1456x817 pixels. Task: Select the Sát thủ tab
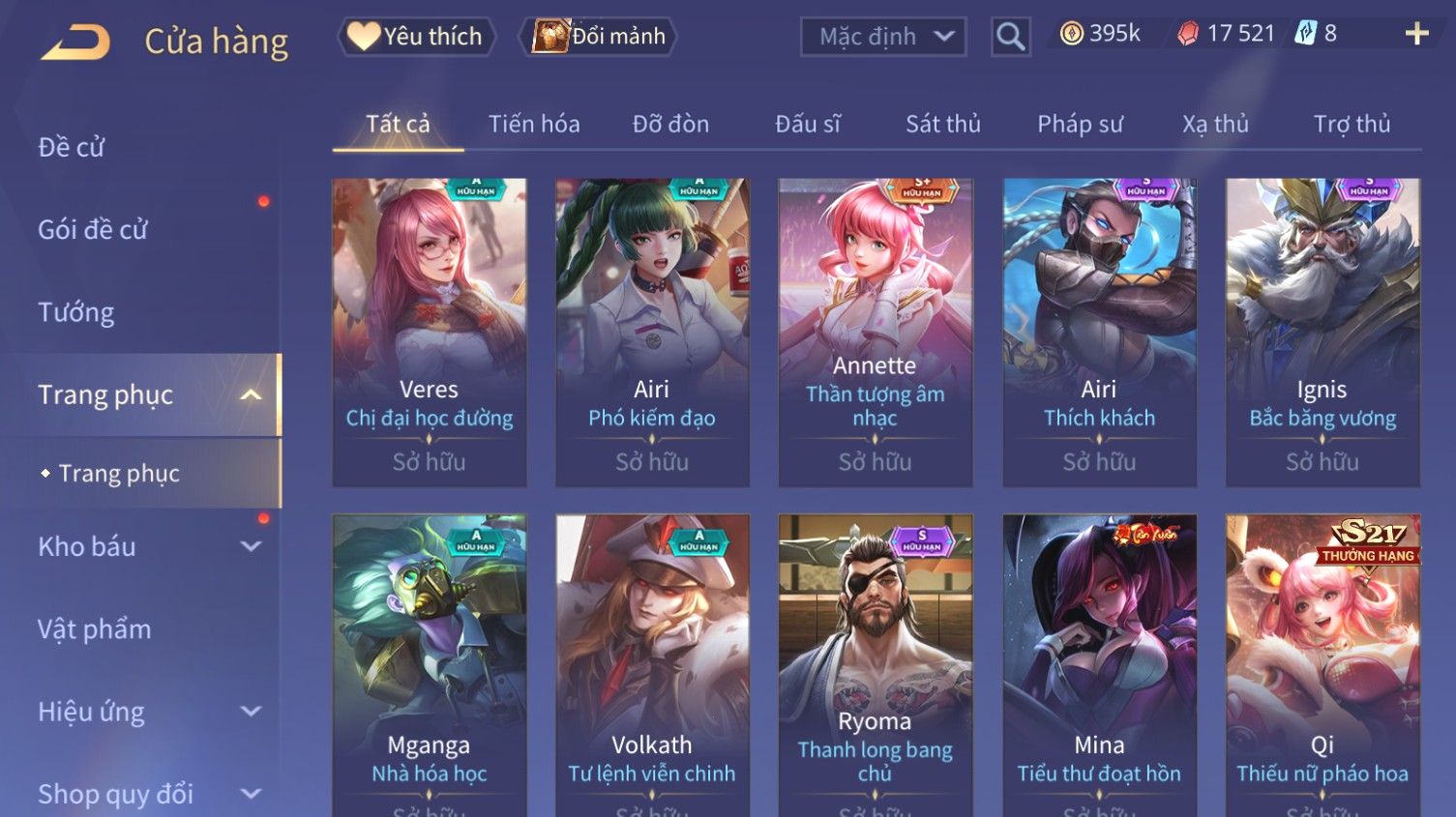tap(942, 124)
